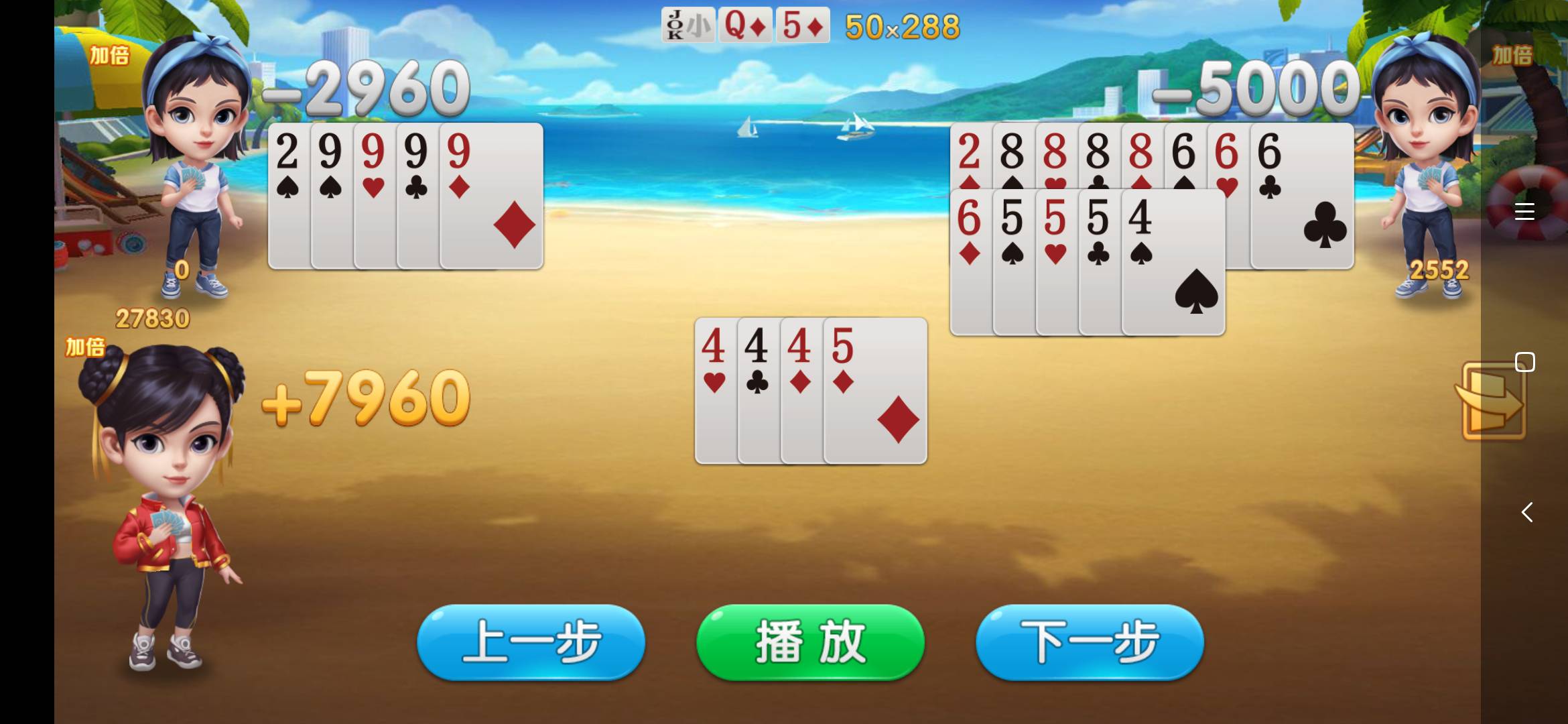
Task: Select the small Joker landlord card
Action: [688, 25]
